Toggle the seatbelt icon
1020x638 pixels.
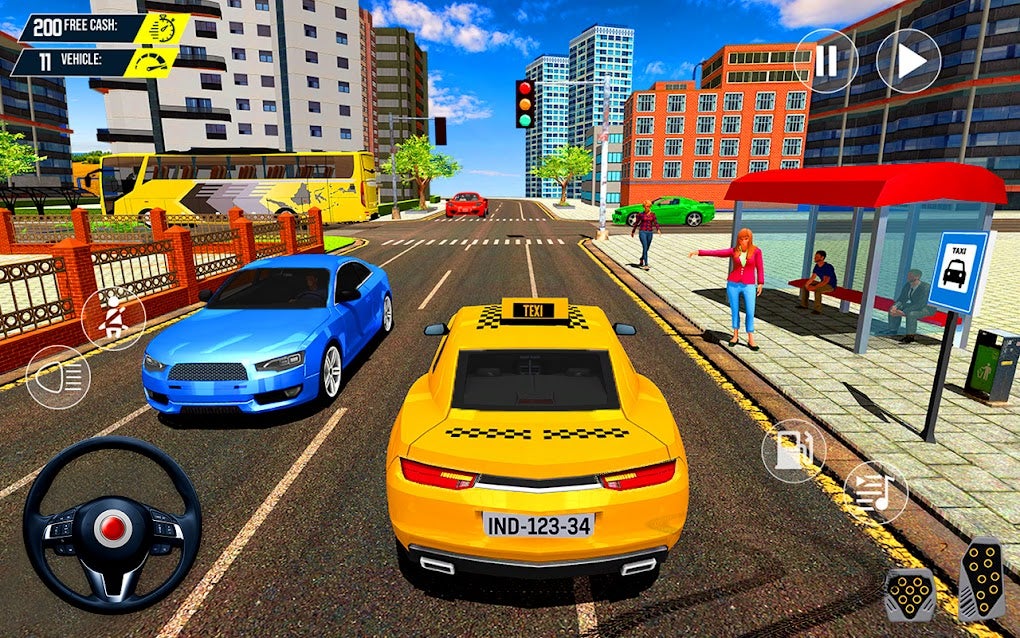[x=113, y=319]
